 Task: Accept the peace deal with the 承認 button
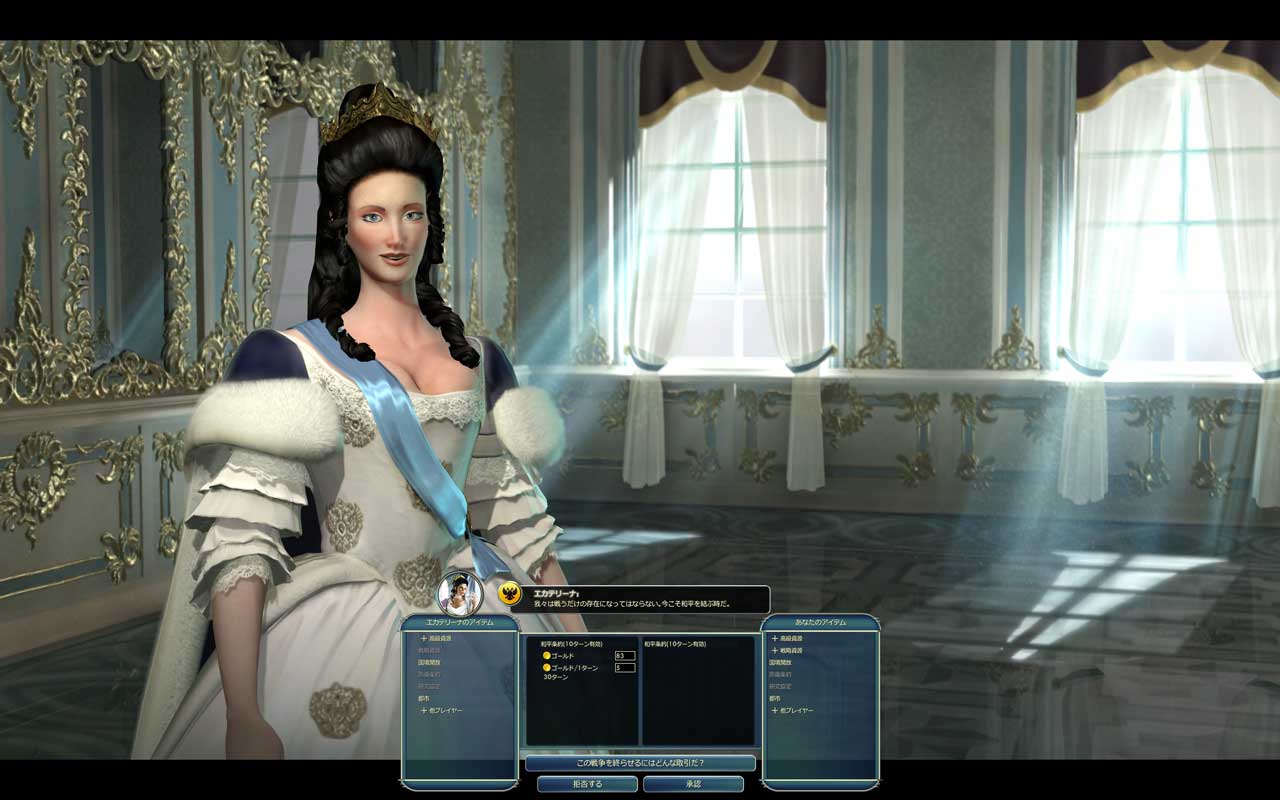point(693,784)
